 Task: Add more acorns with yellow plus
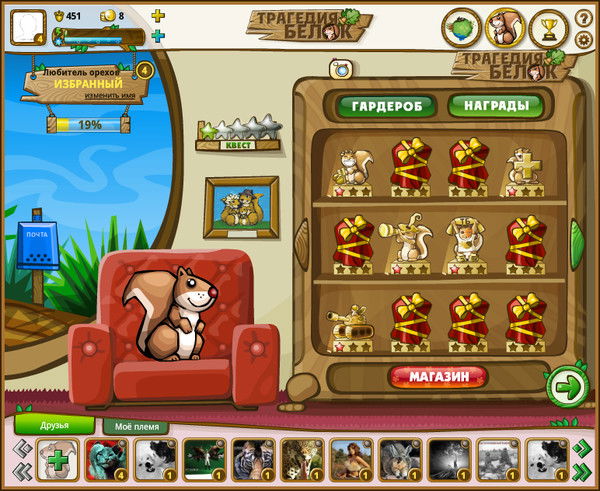(x=158, y=16)
